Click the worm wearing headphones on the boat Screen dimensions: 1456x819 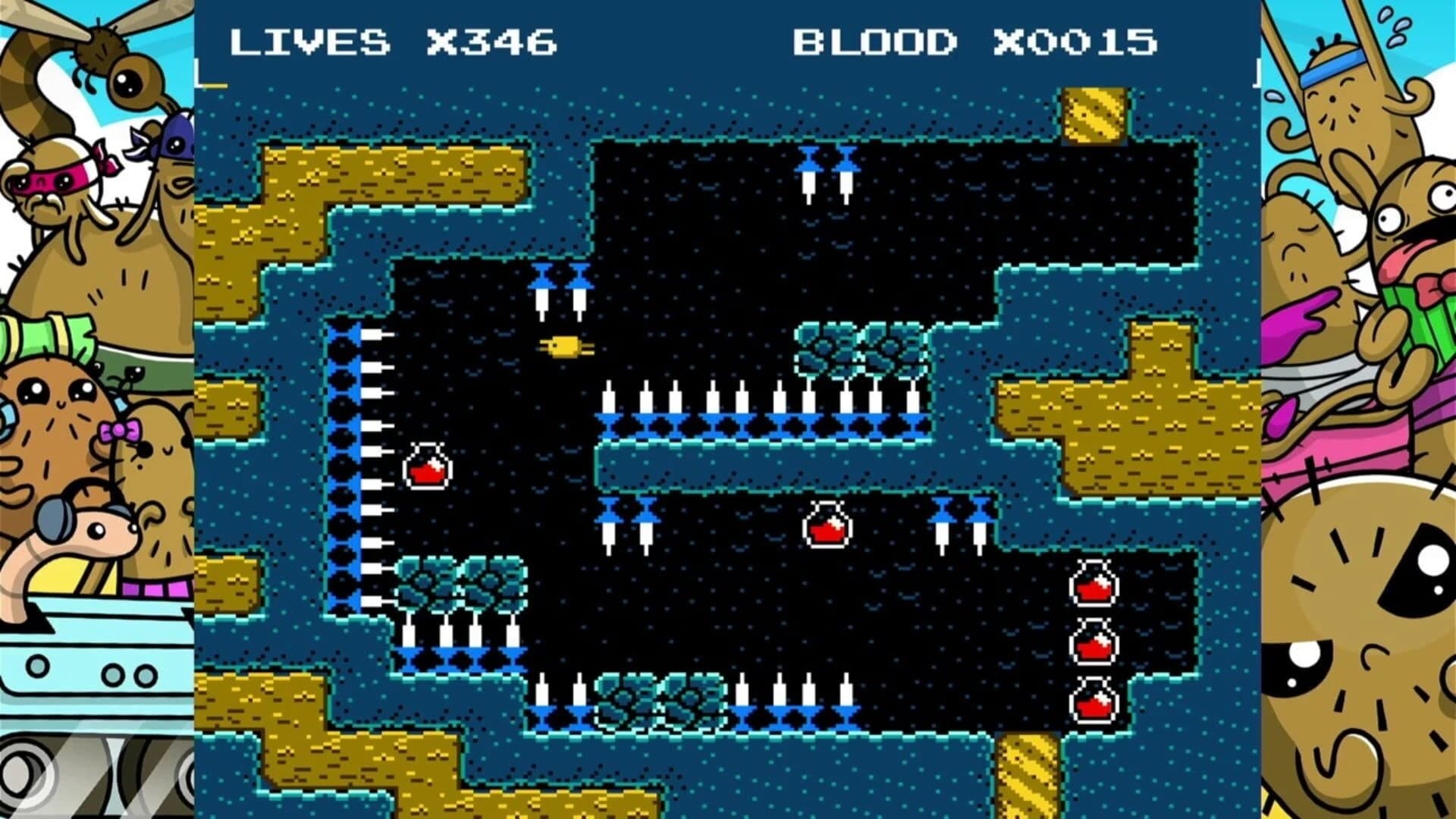click(x=91, y=531)
